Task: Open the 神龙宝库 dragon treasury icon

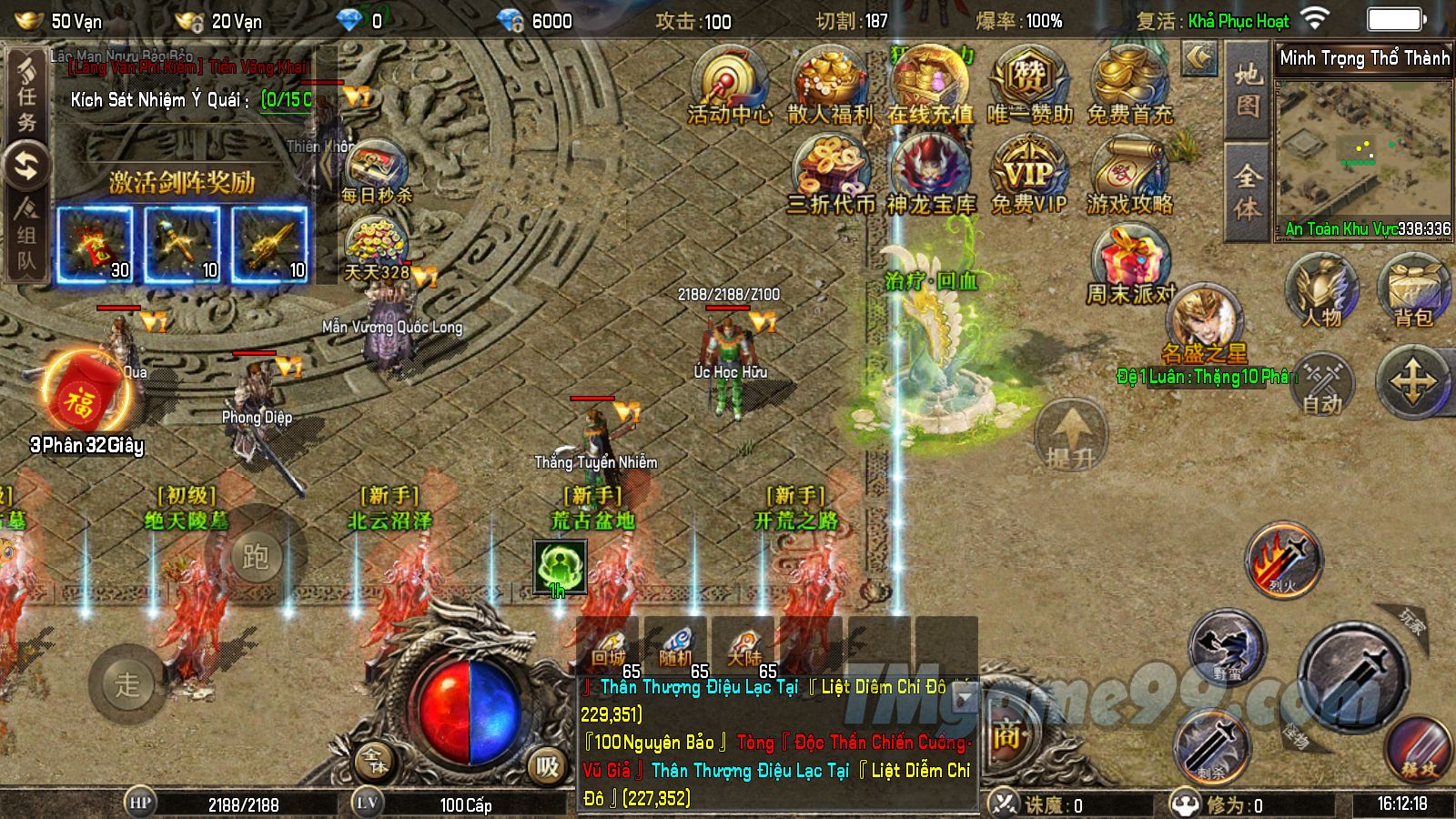Action: [x=930, y=175]
